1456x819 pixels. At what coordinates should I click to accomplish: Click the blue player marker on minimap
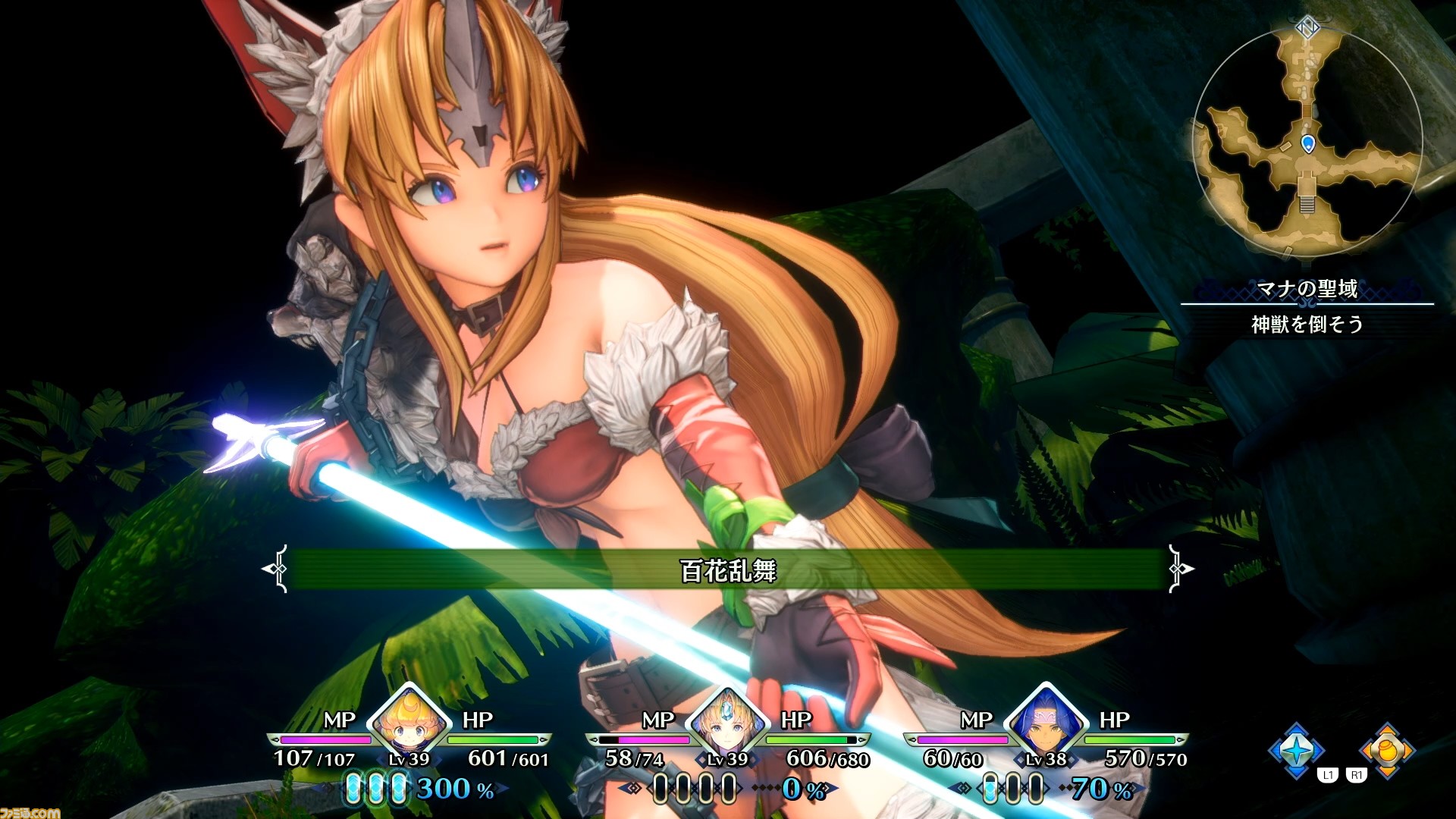[x=1307, y=143]
